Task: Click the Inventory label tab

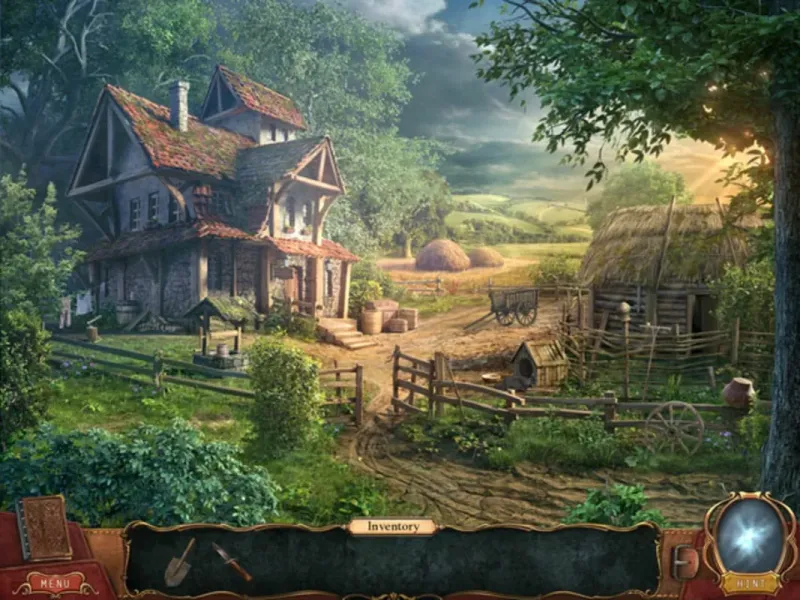Action: tap(392, 526)
